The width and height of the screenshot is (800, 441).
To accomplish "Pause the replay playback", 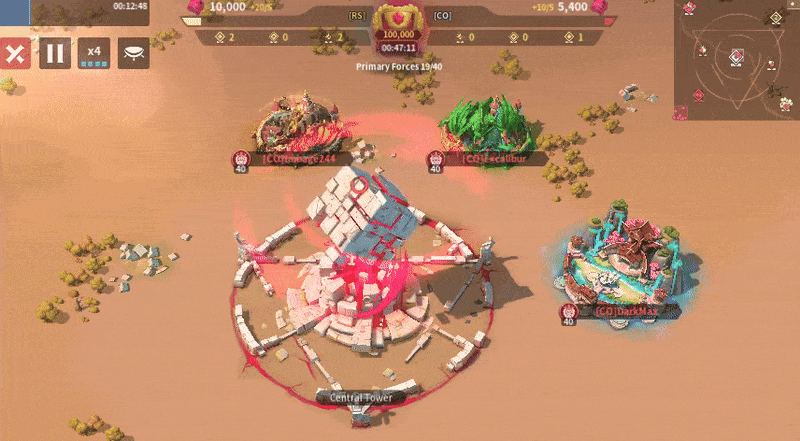I will click(x=55, y=53).
